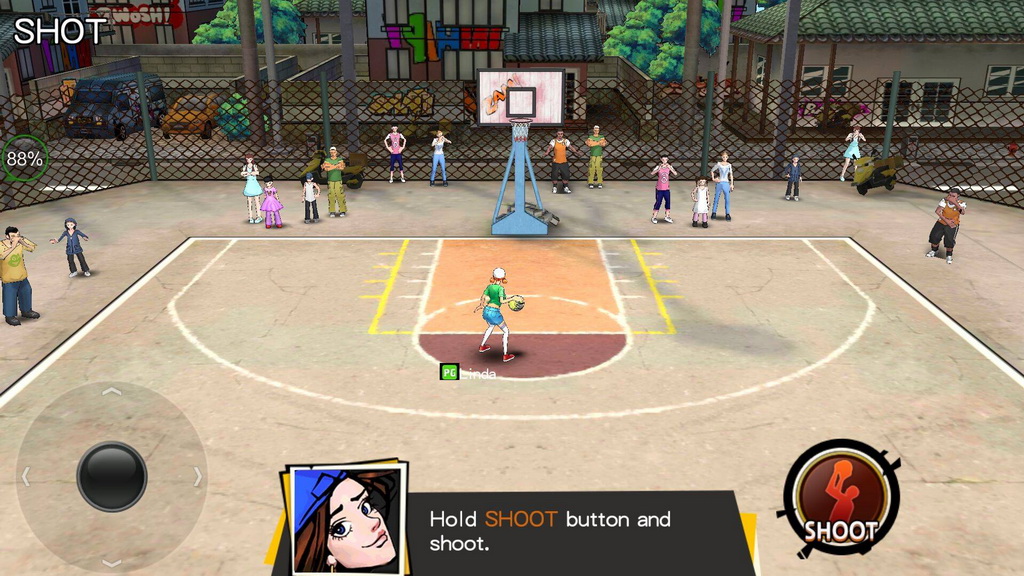Tap the joystick's right arrow

coord(198,477)
